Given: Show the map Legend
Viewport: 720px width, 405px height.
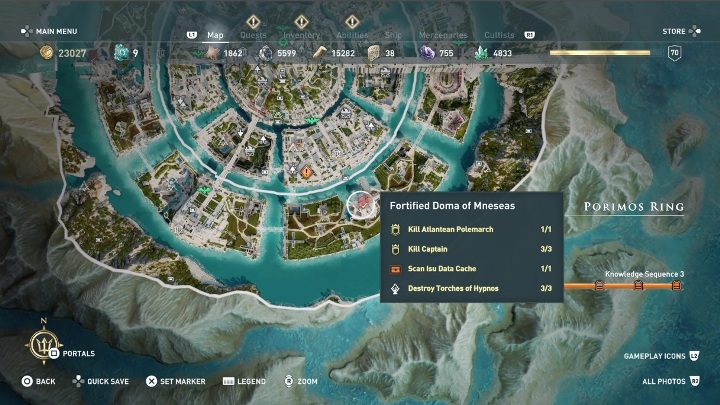Looking at the screenshot, I should pos(245,381).
